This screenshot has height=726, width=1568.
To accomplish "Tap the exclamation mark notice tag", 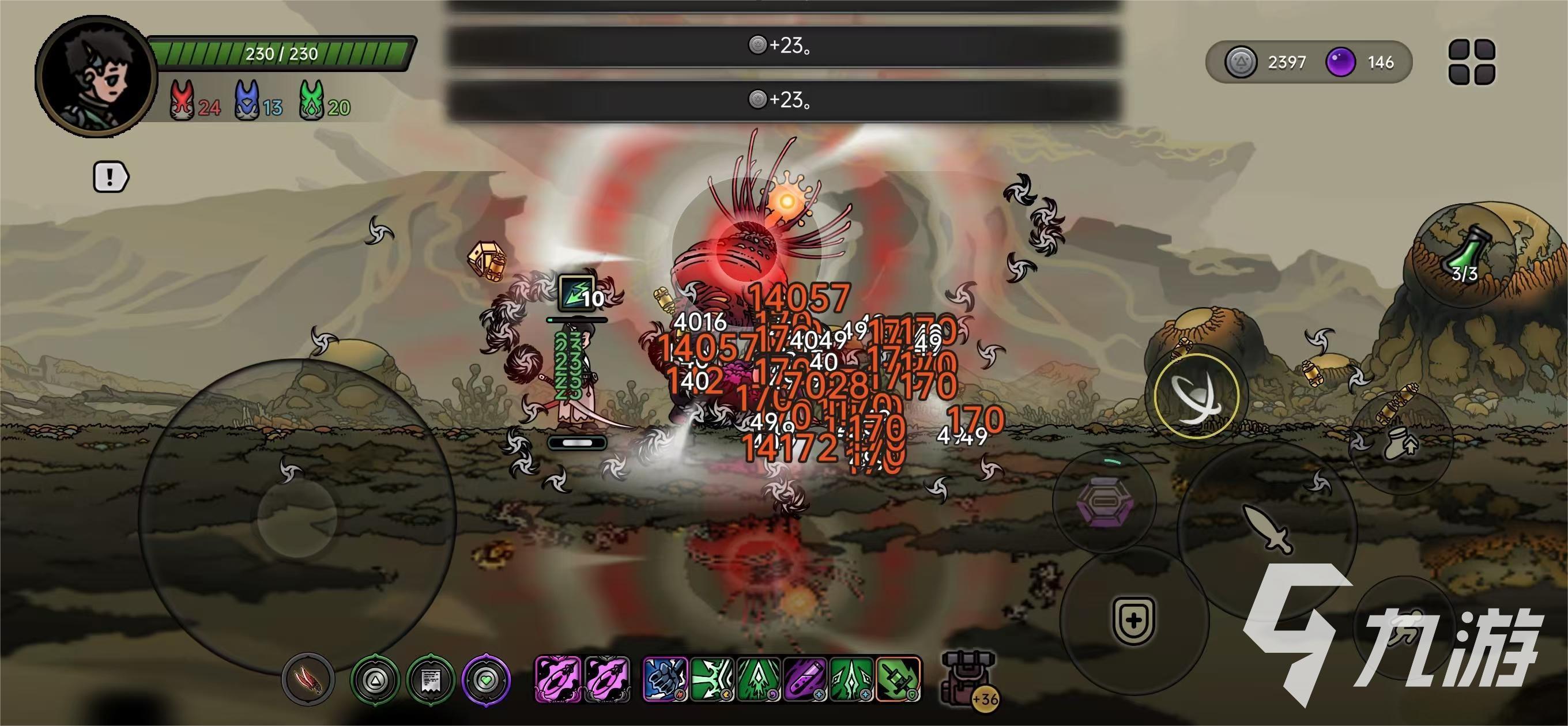I will 110,177.
